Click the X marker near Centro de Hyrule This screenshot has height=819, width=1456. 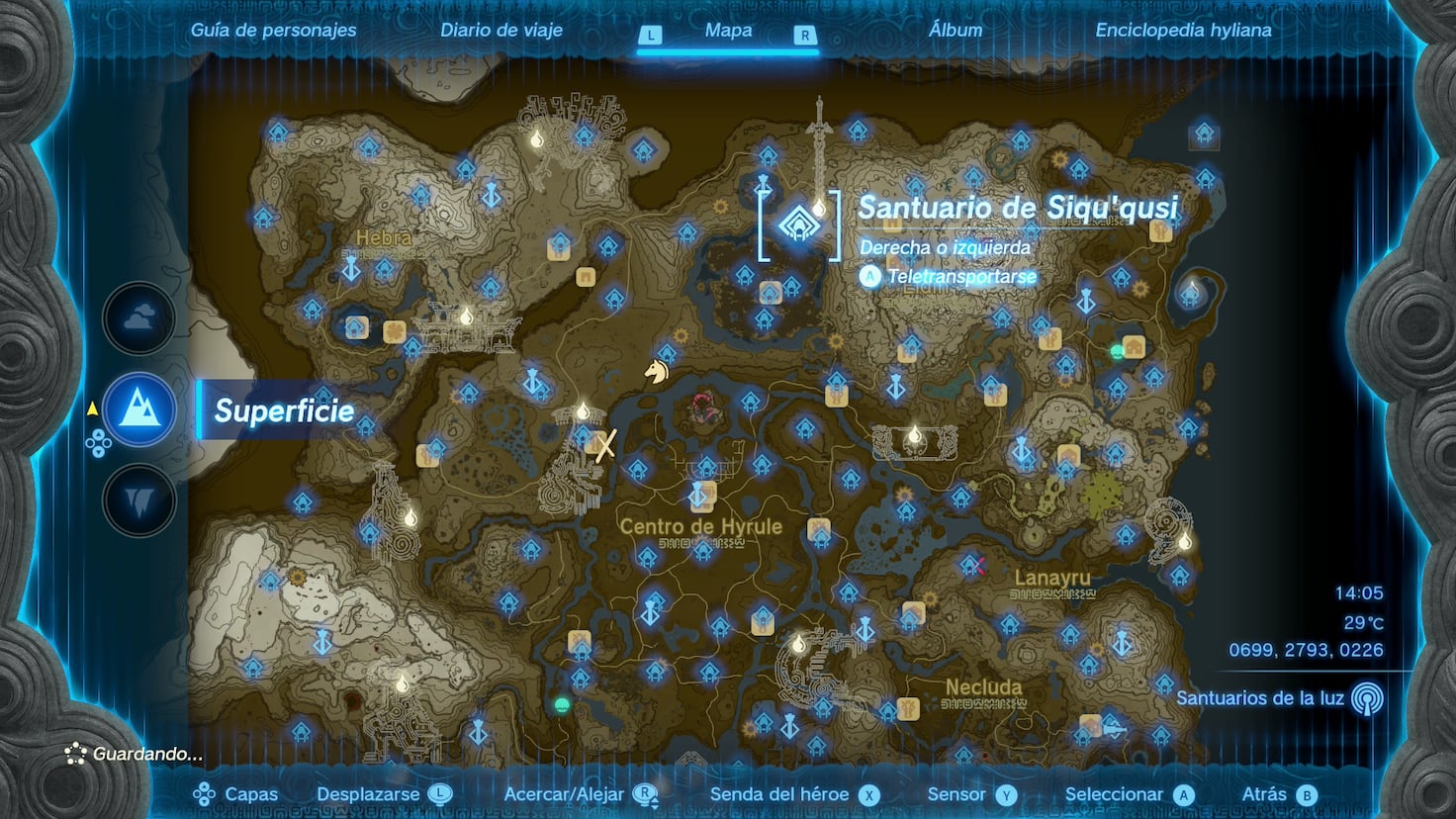(x=606, y=447)
